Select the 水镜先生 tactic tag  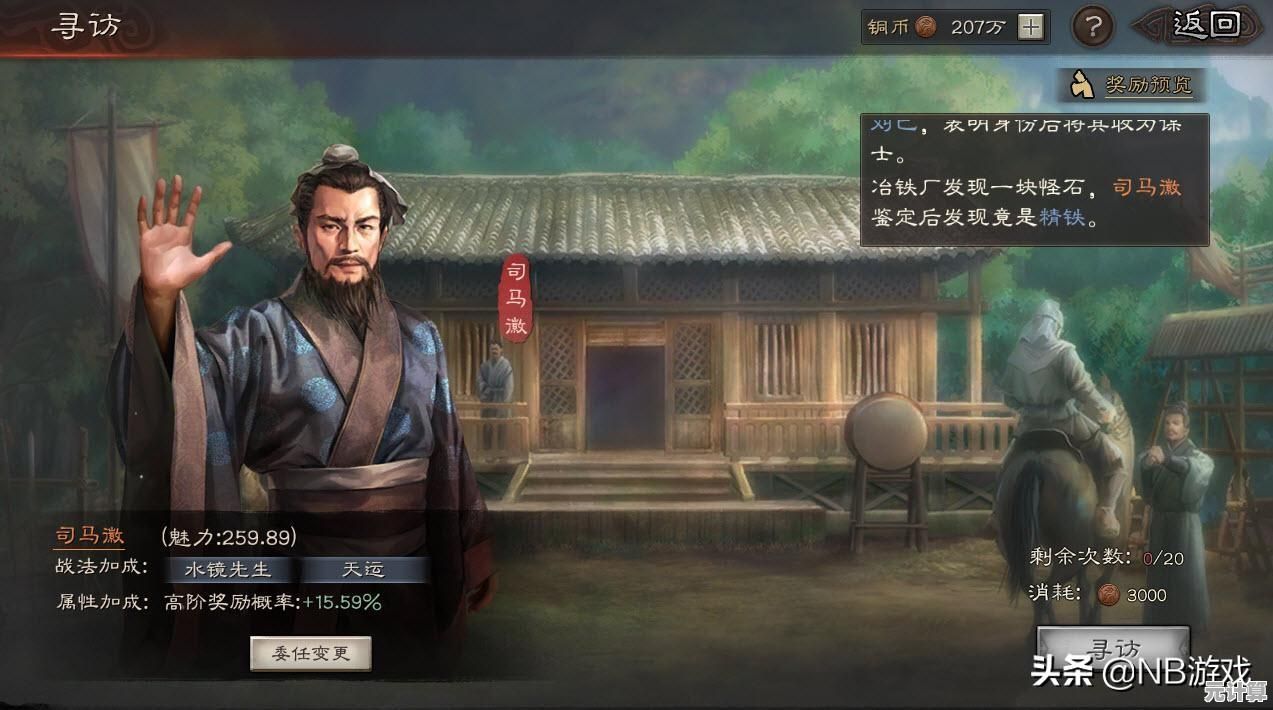(x=228, y=569)
